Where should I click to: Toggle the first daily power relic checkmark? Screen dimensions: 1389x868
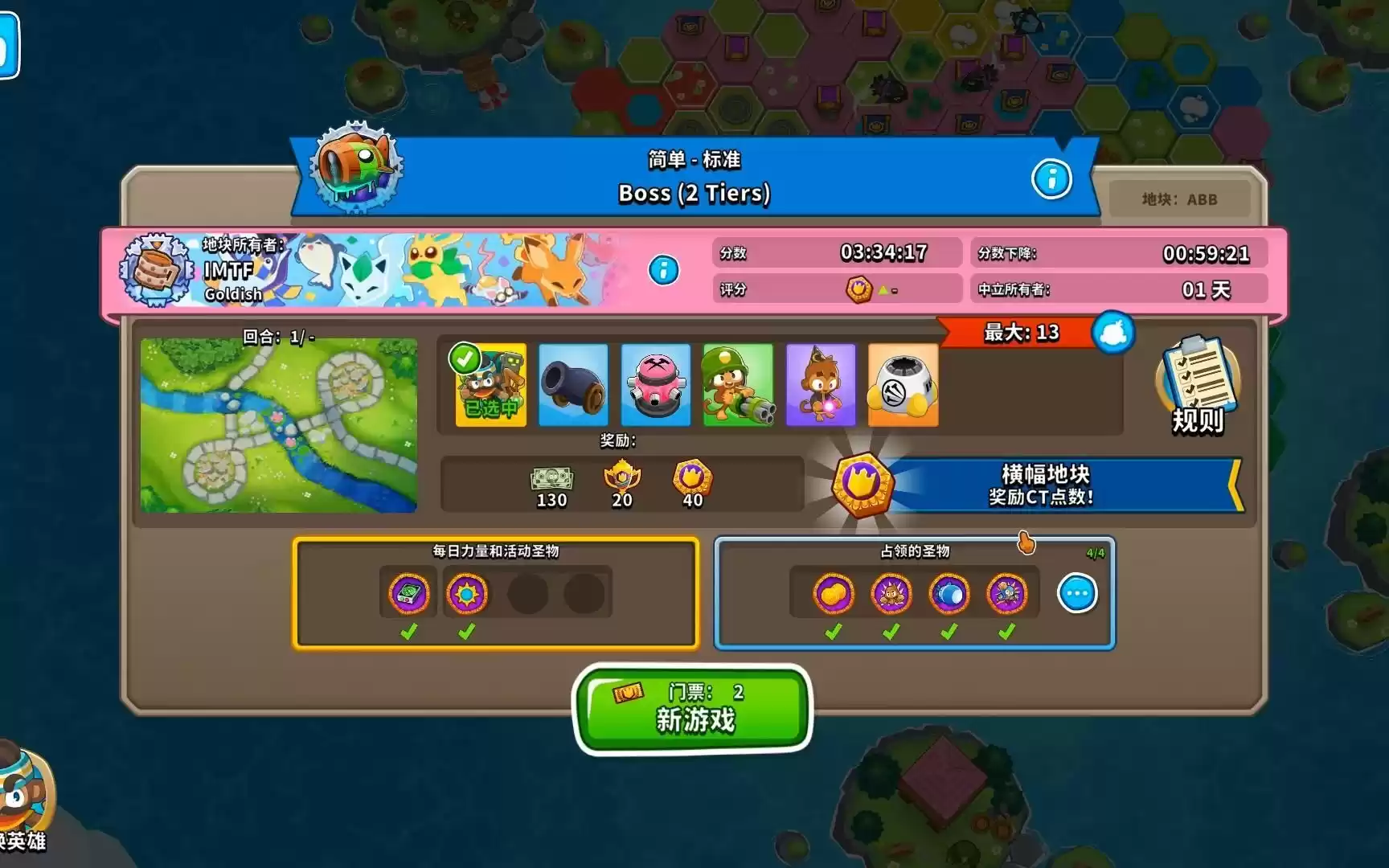click(x=410, y=633)
